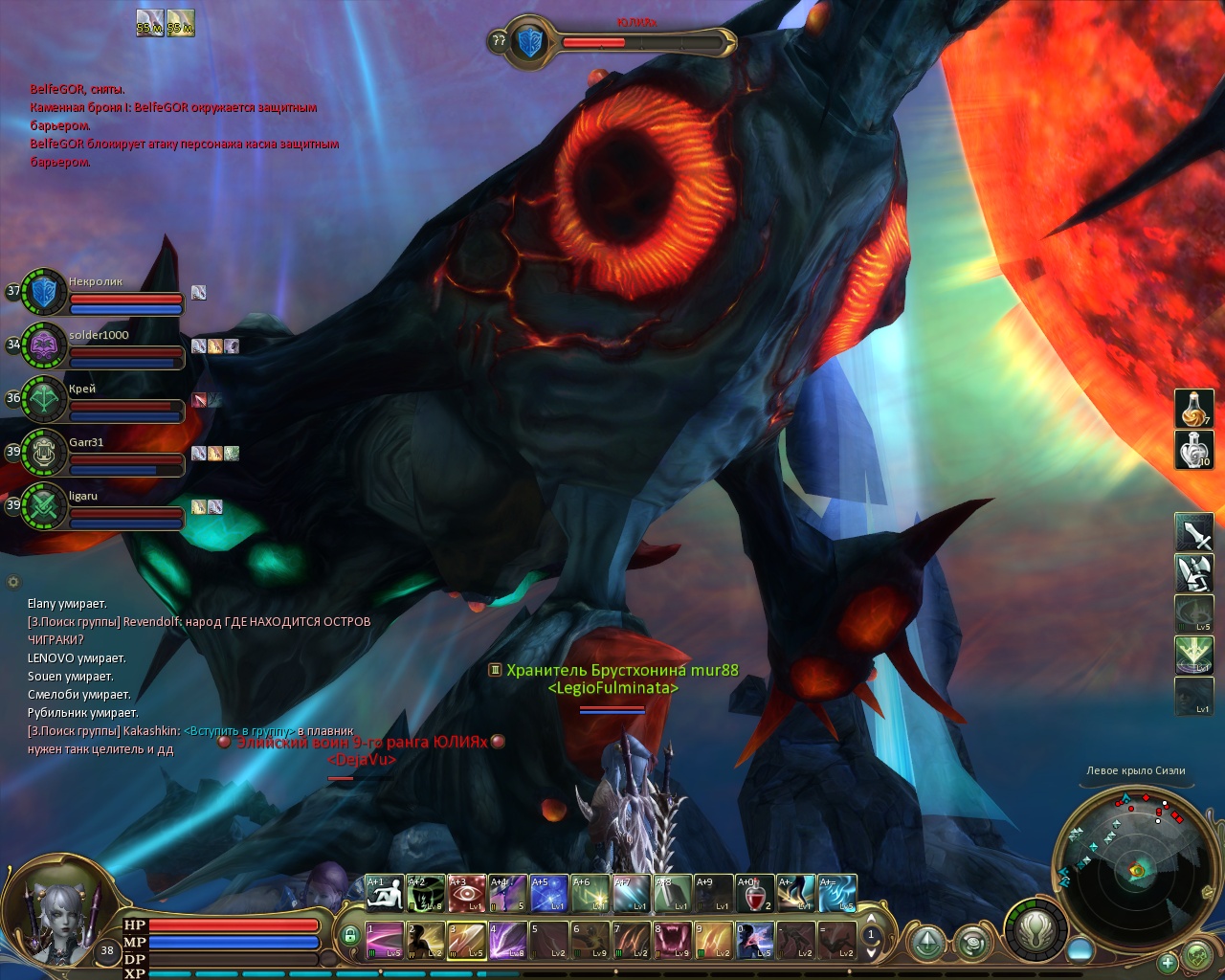Use the white potion with count 10

(1193, 450)
